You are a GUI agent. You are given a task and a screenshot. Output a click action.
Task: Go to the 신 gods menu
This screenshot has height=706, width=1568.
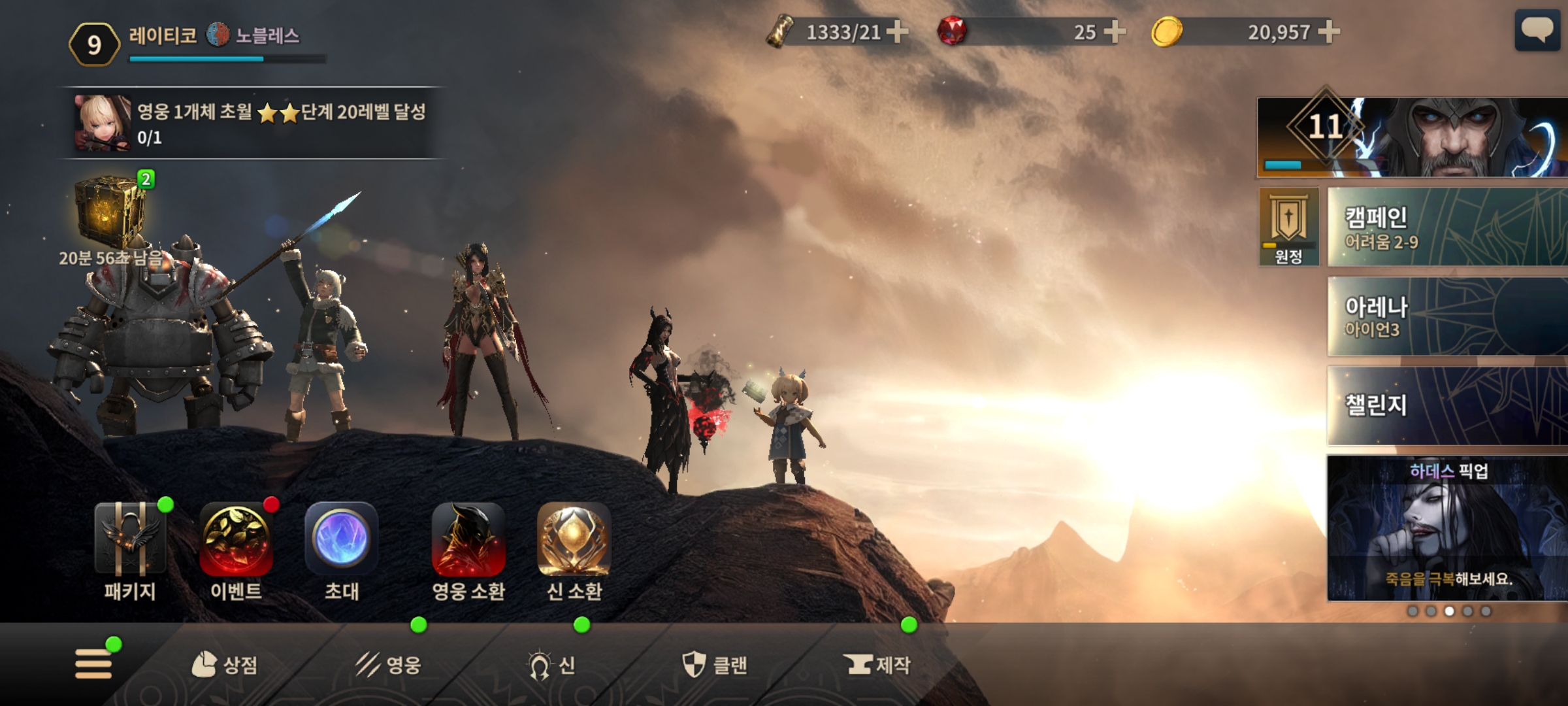point(552,665)
